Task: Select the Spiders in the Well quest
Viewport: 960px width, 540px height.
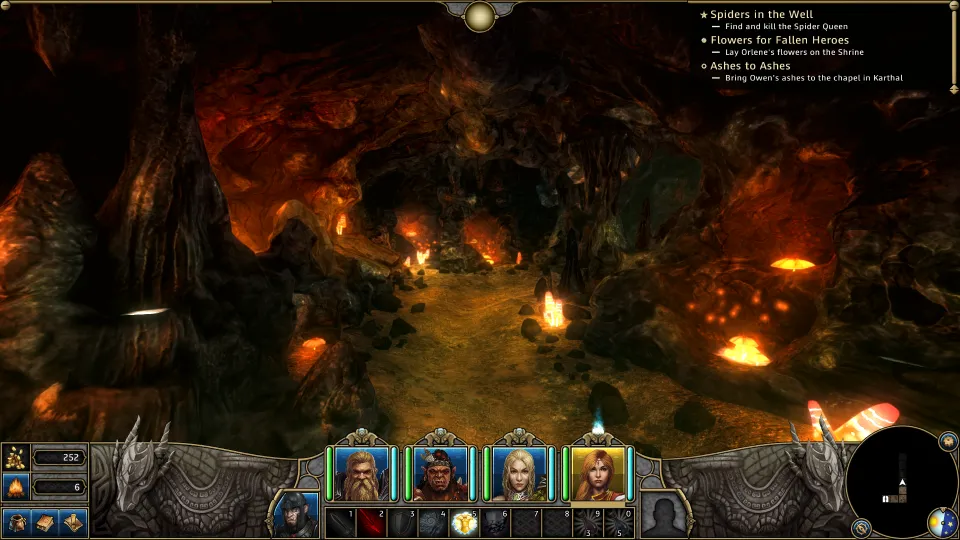Action: (761, 14)
